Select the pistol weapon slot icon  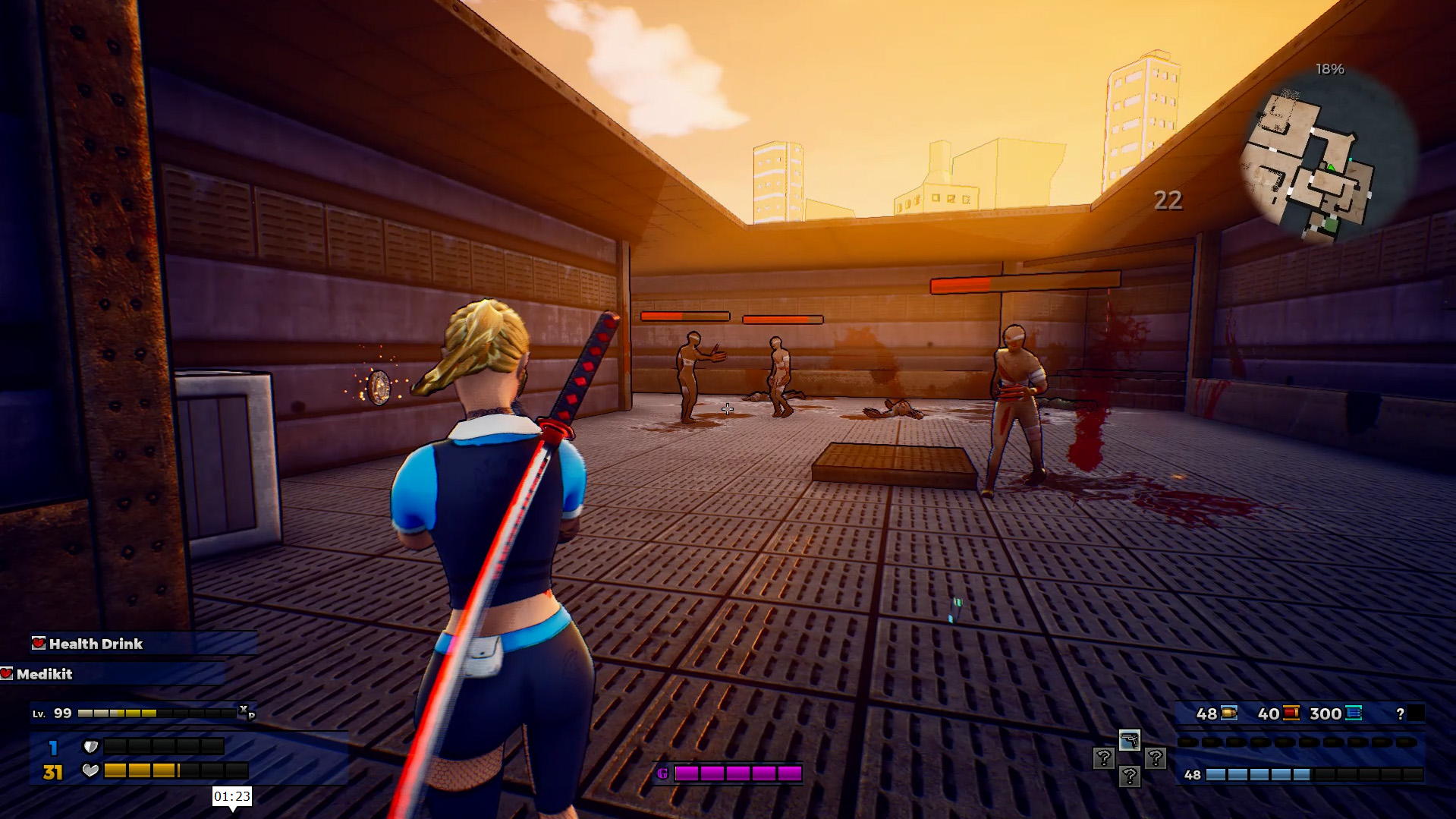(x=1130, y=741)
